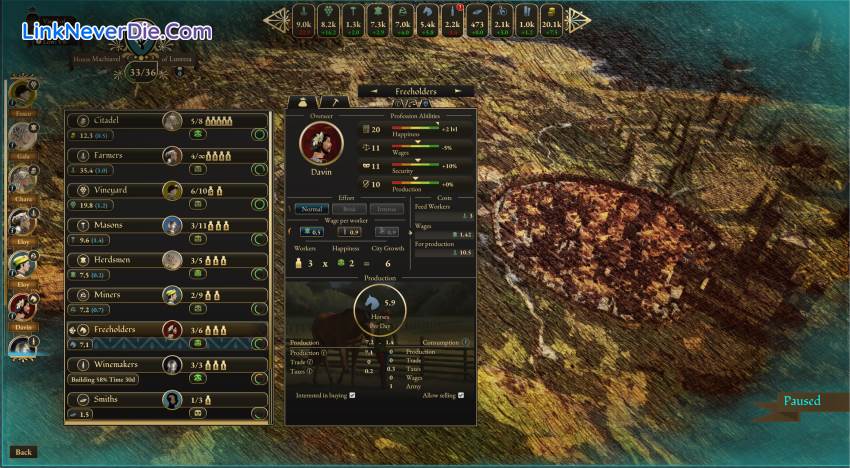The height and width of the screenshot is (468, 850).
Task: Click Davin's overseer portrait in the panel
Action: (321, 144)
